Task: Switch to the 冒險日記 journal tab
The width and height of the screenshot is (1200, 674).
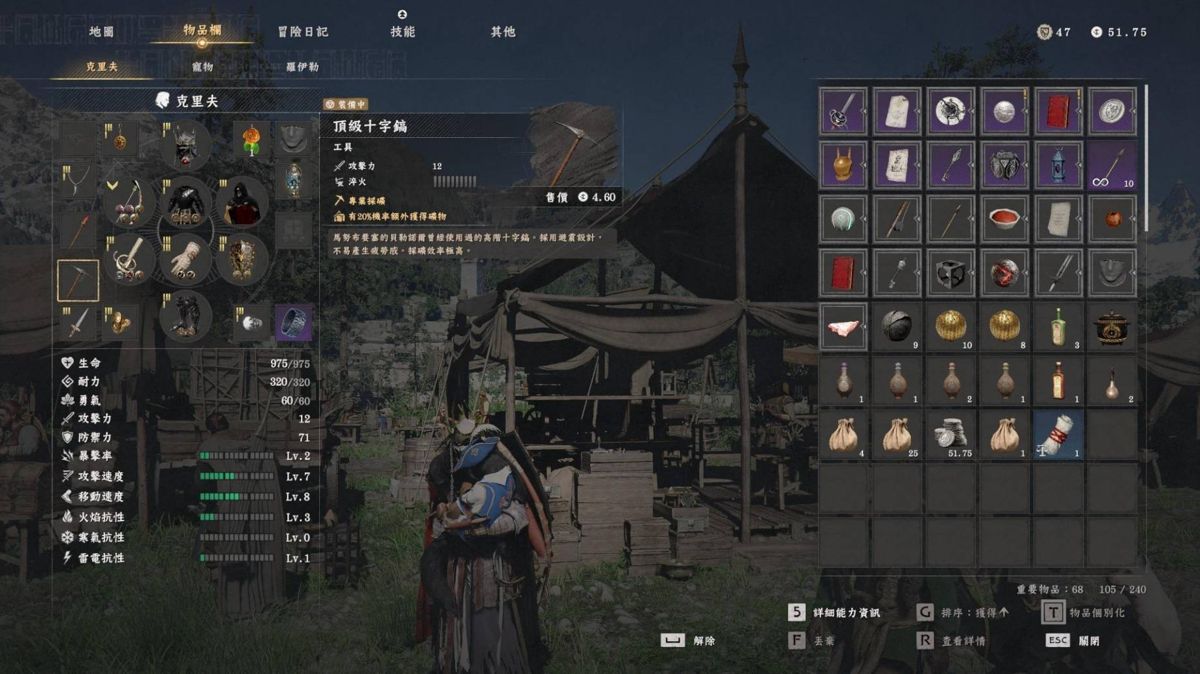Action: (303, 32)
